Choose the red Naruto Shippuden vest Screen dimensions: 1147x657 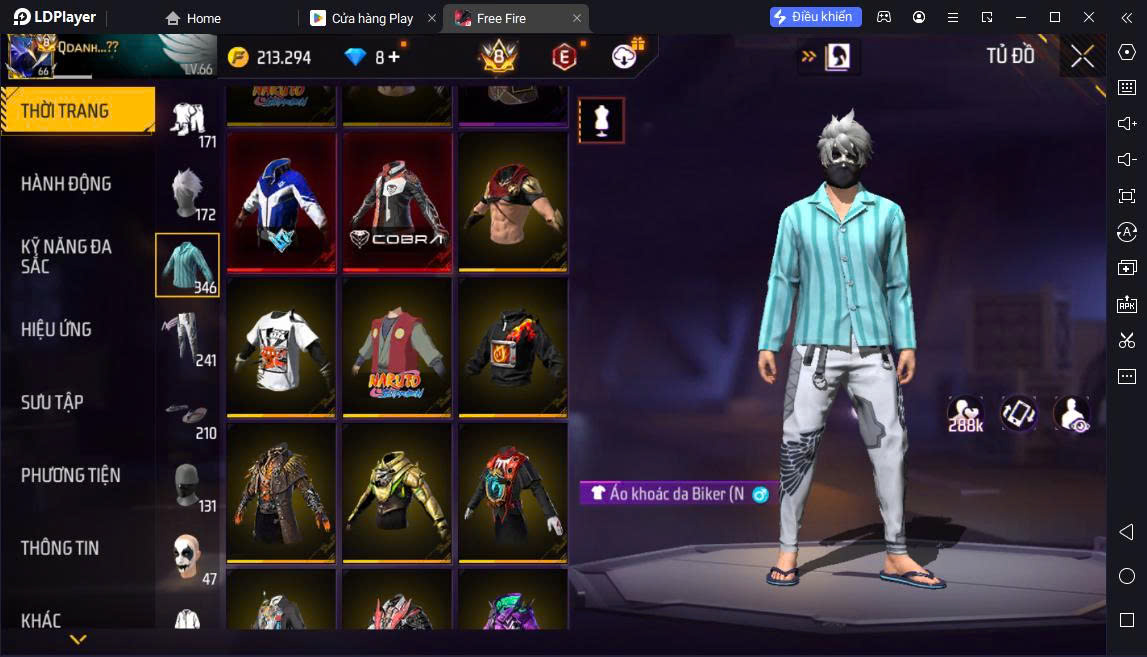click(x=397, y=347)
